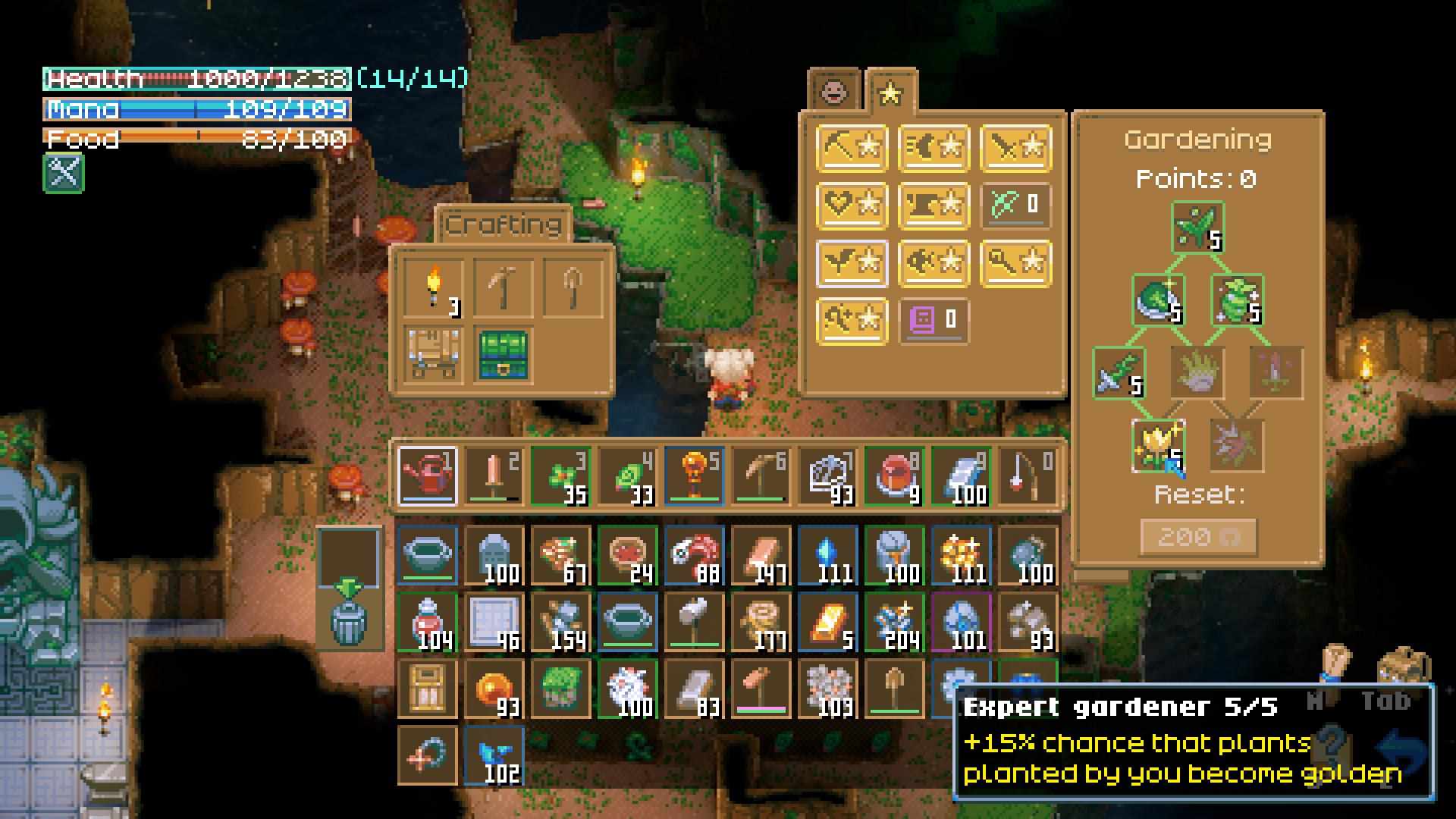Select the Expert gardener golden plant talent

[x=1157, y=445]
